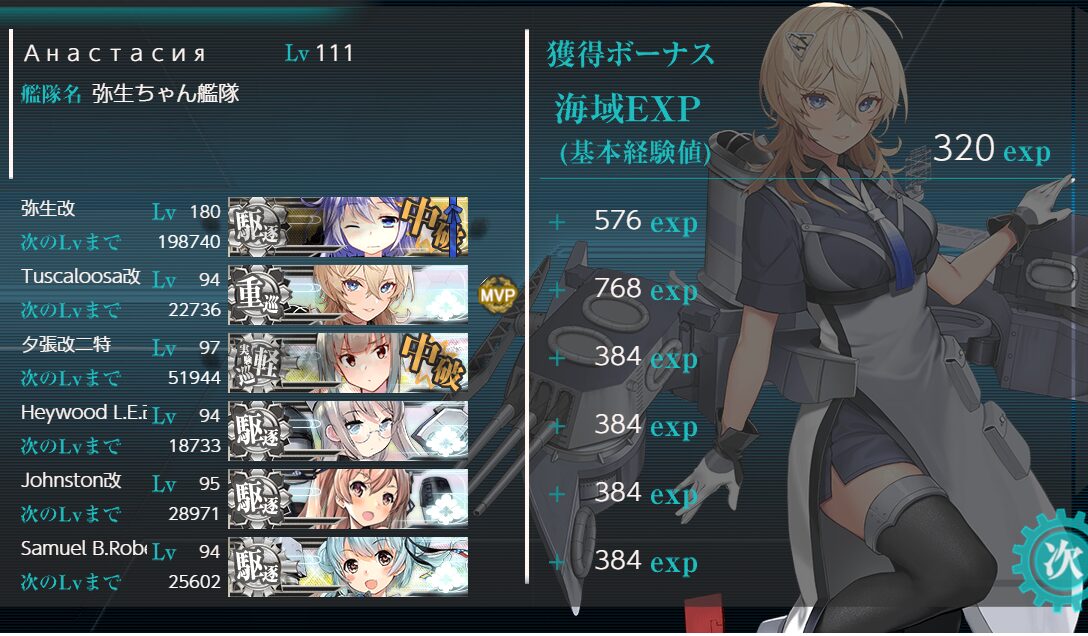This screenshot has width=1088, height=636.
Task: Select the Johnston改 ship banner
Action: pos(348,498)
